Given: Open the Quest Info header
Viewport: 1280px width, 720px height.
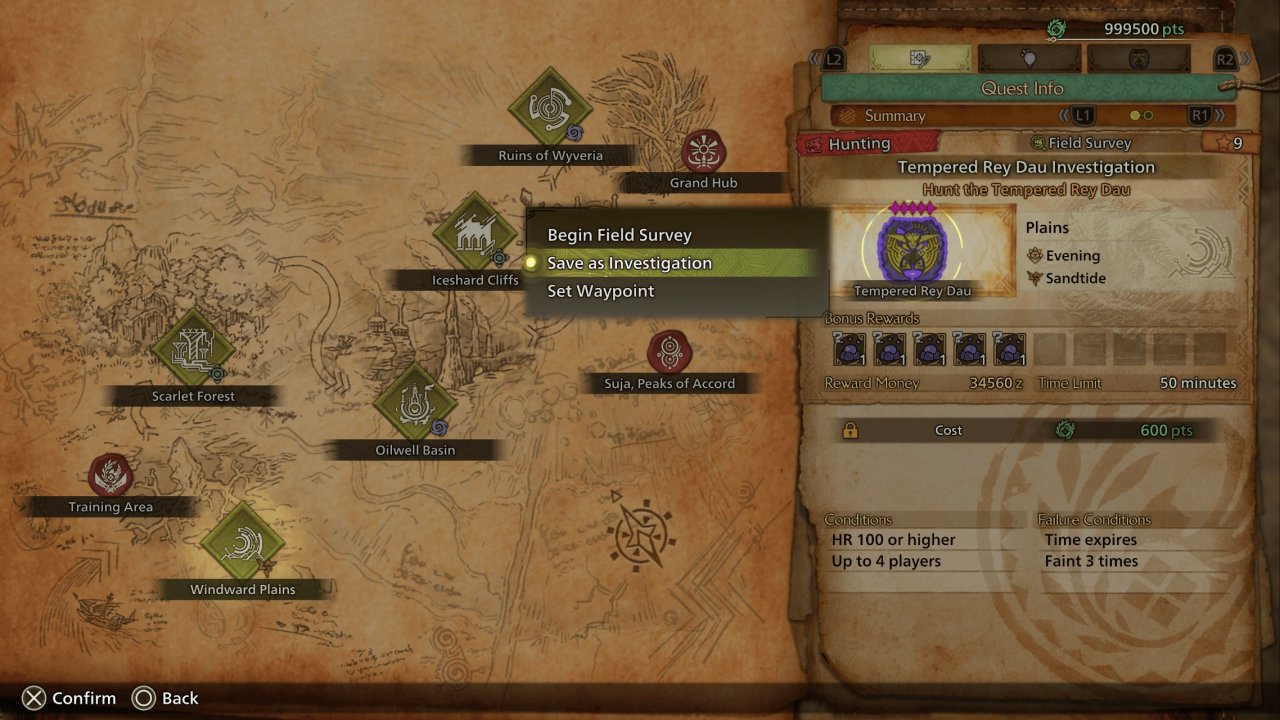Looking at the screenshot, I should (1022, 88).
